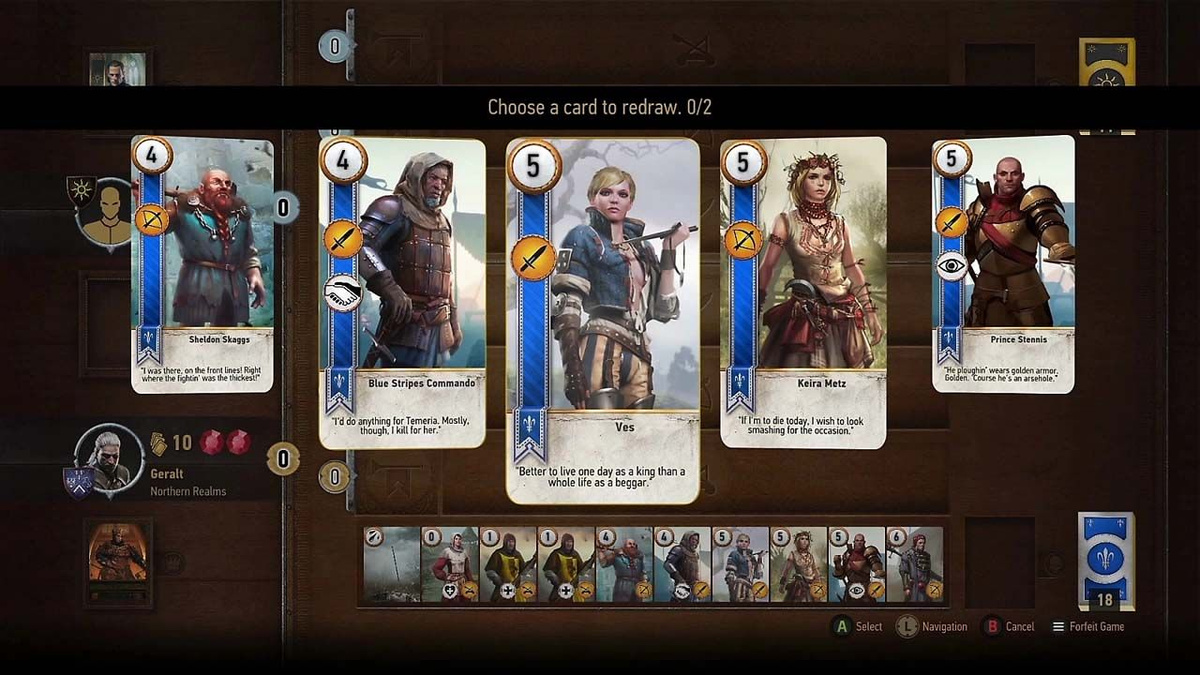Image resolution: width=1200 pixels, height=675 pixels.
Task: Select the Sheldon Skaggs thumbnail in hand row
Action: [x=625, y=564]
